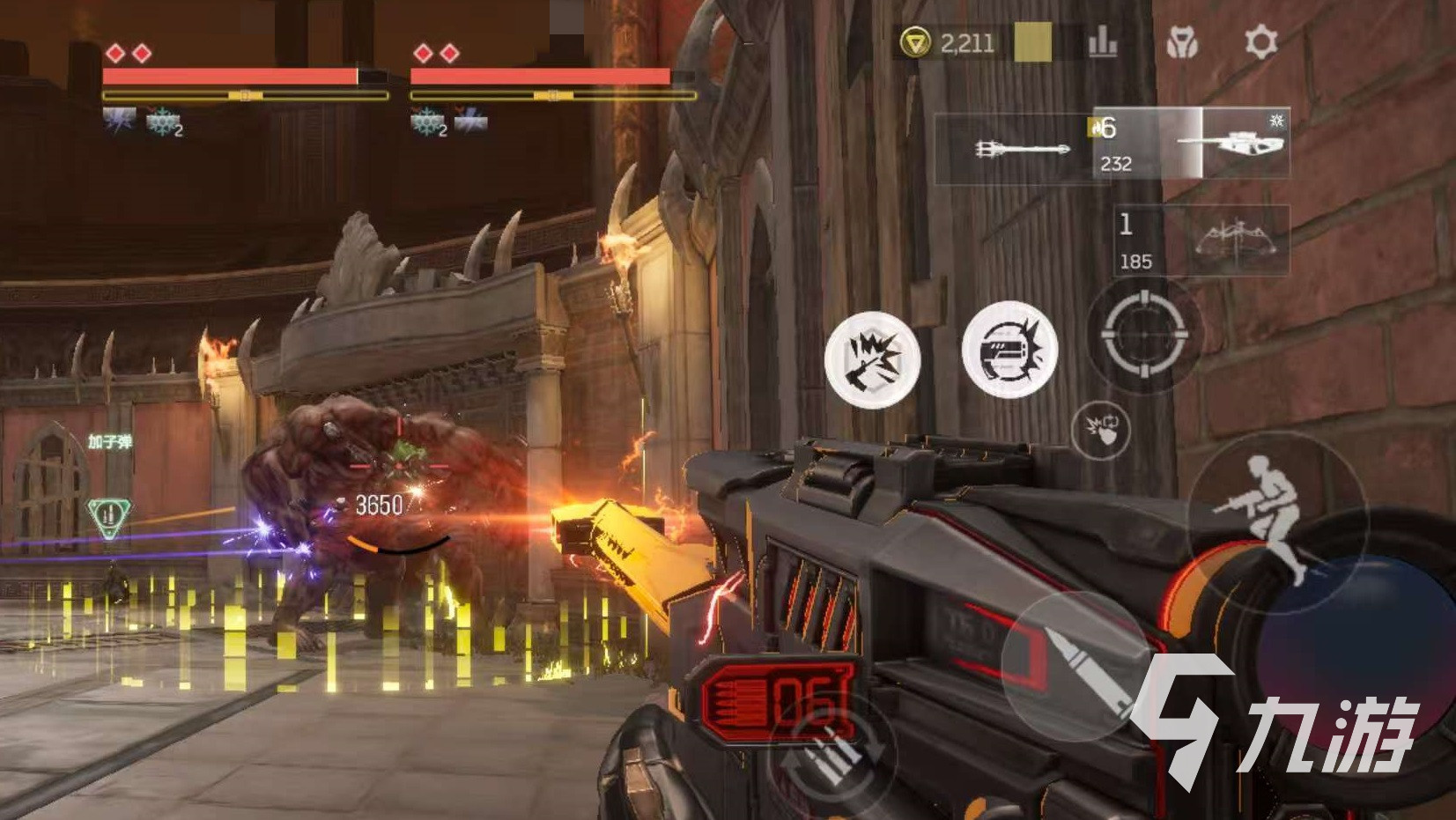Tap the small grab-and-swap hand button
This screenshot has height=820, width=1456.
tap(1100, 430)
